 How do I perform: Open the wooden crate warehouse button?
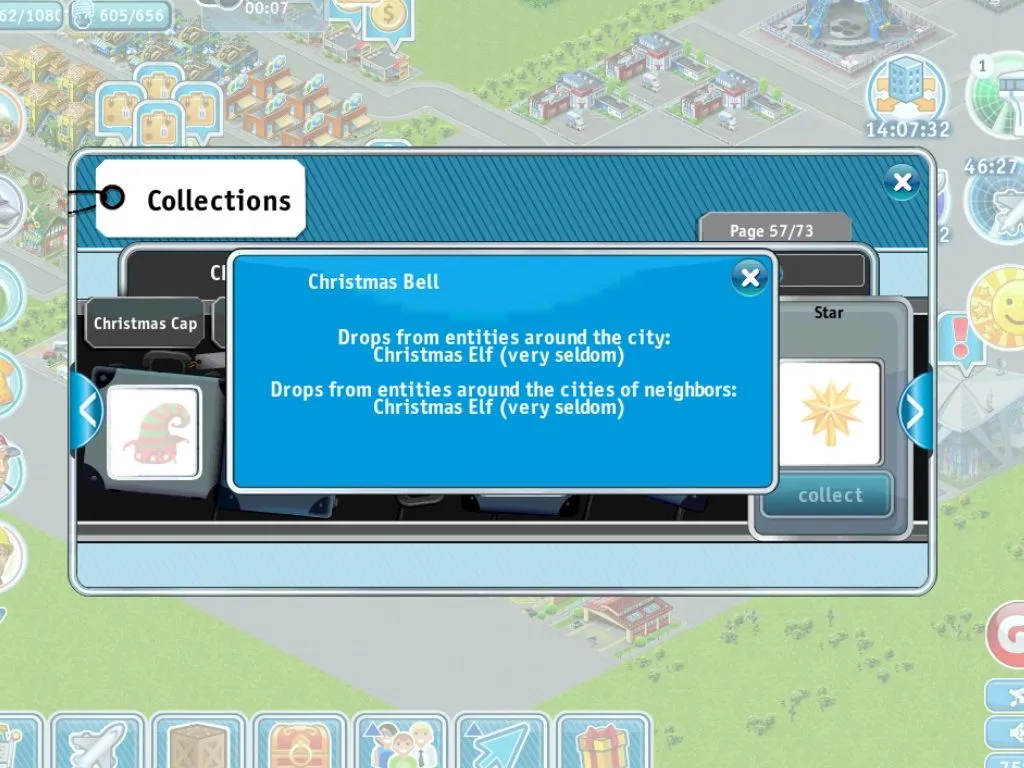coord(198,744)
